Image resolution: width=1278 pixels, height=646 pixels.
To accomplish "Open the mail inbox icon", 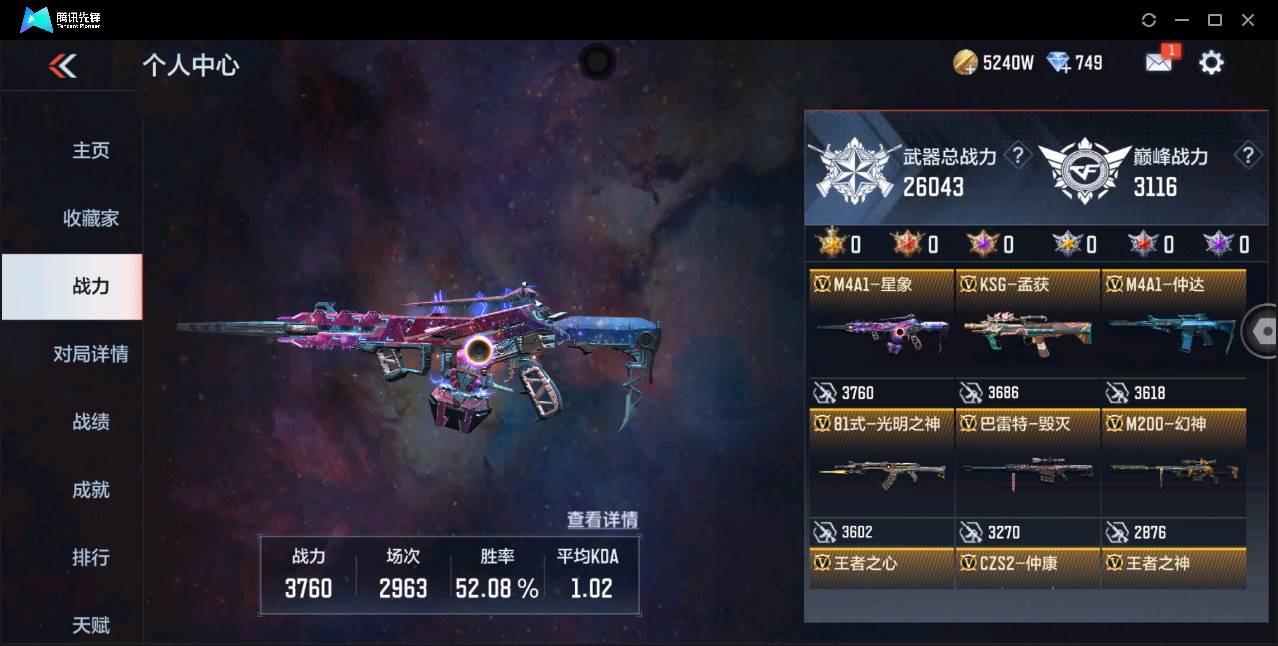I will pos(1158,63).
